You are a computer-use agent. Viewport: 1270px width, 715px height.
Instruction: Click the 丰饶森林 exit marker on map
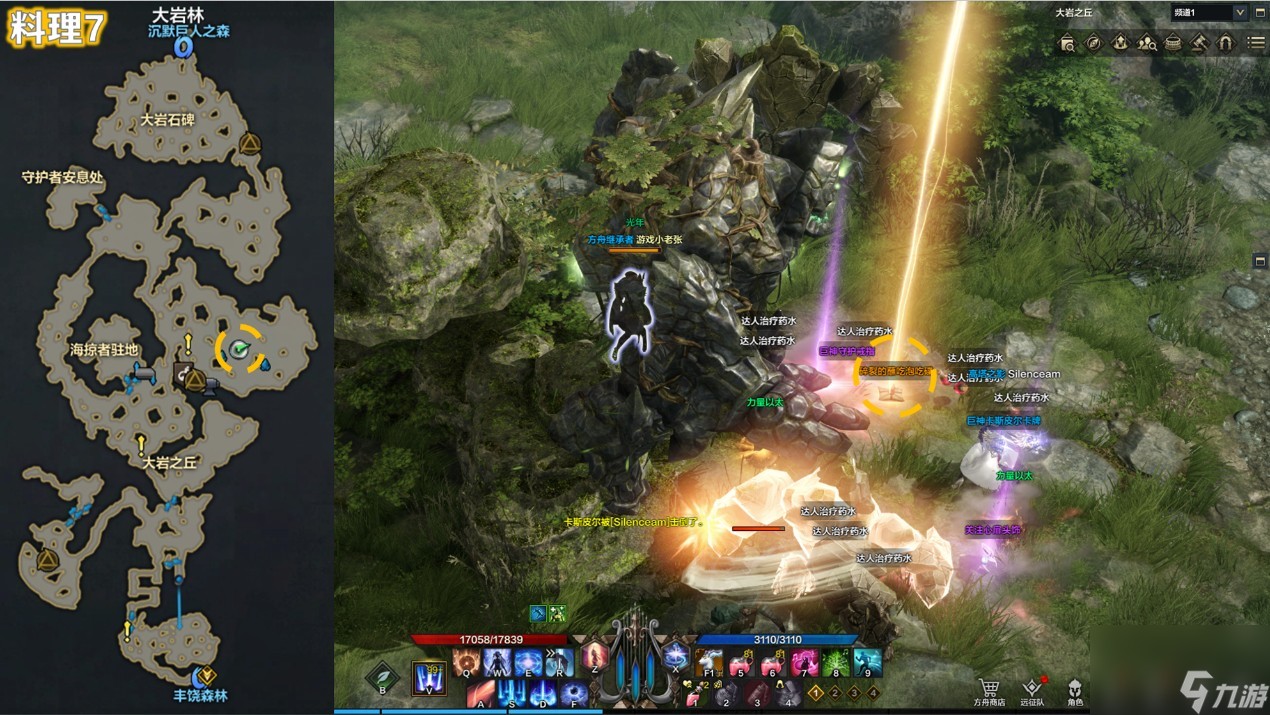[x=205, y=676]
